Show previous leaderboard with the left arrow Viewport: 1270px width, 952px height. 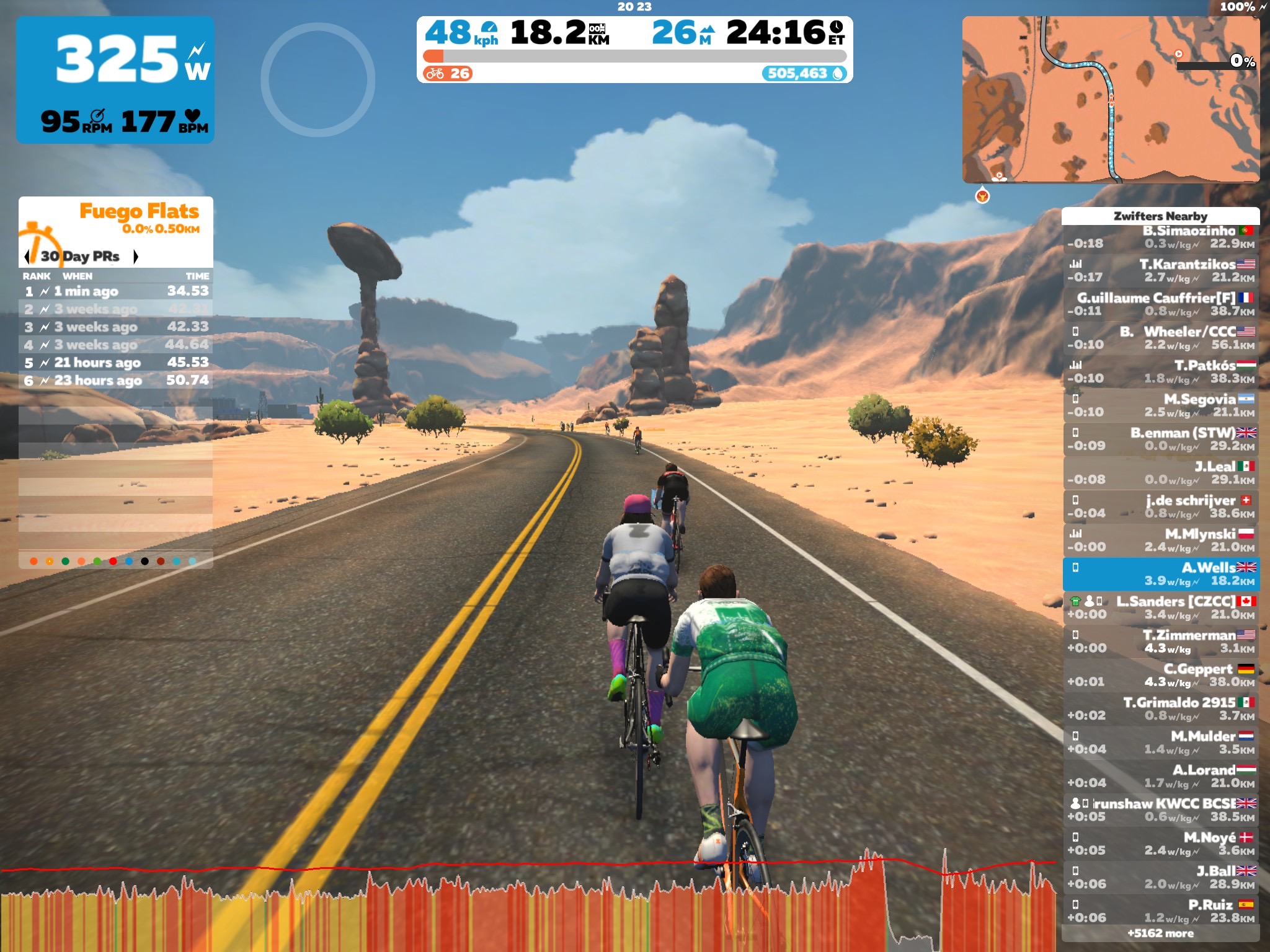(27, 257)
